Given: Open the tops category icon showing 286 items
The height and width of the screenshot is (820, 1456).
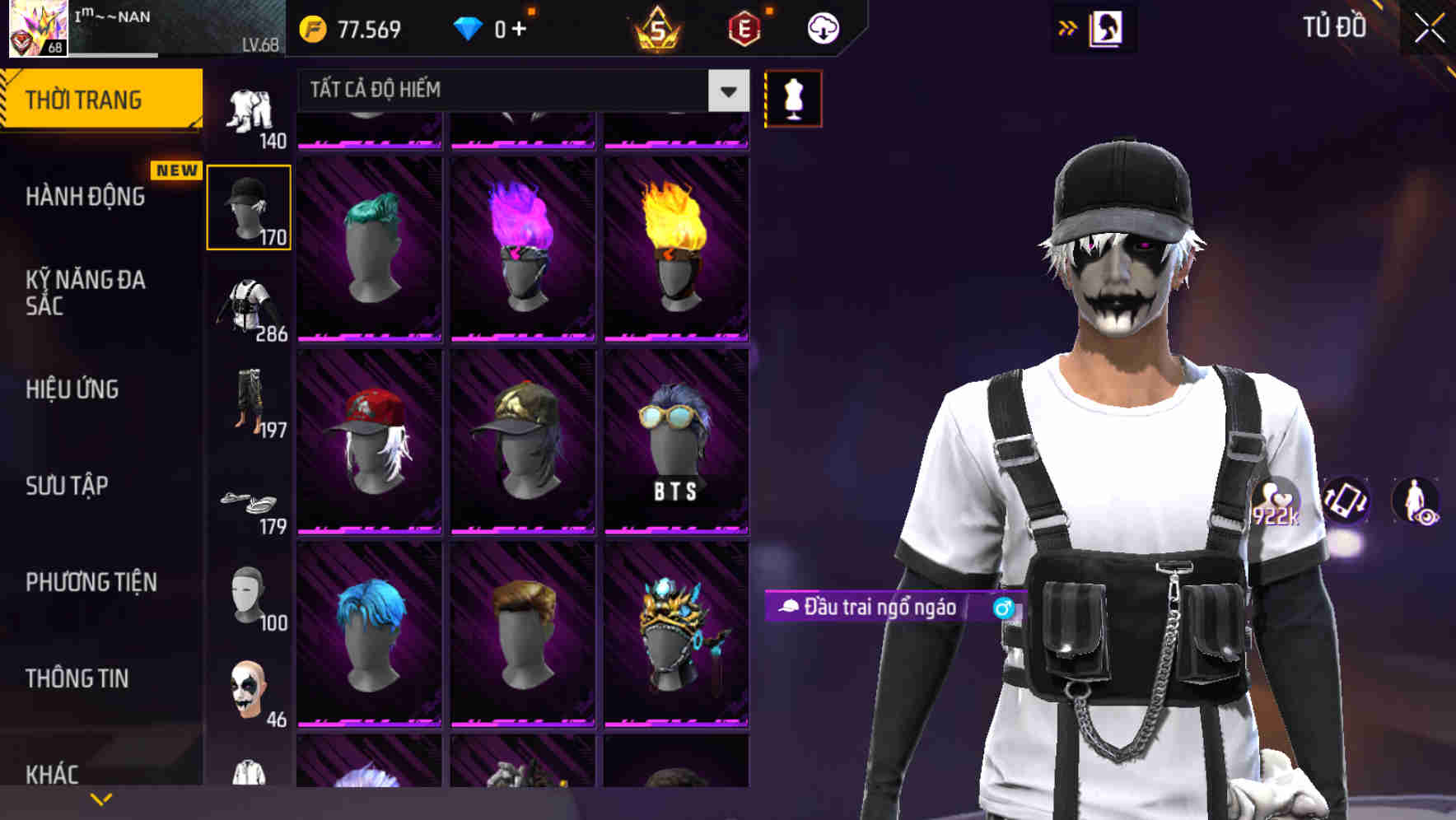Looking at the screenshot, I should point(249,305).
